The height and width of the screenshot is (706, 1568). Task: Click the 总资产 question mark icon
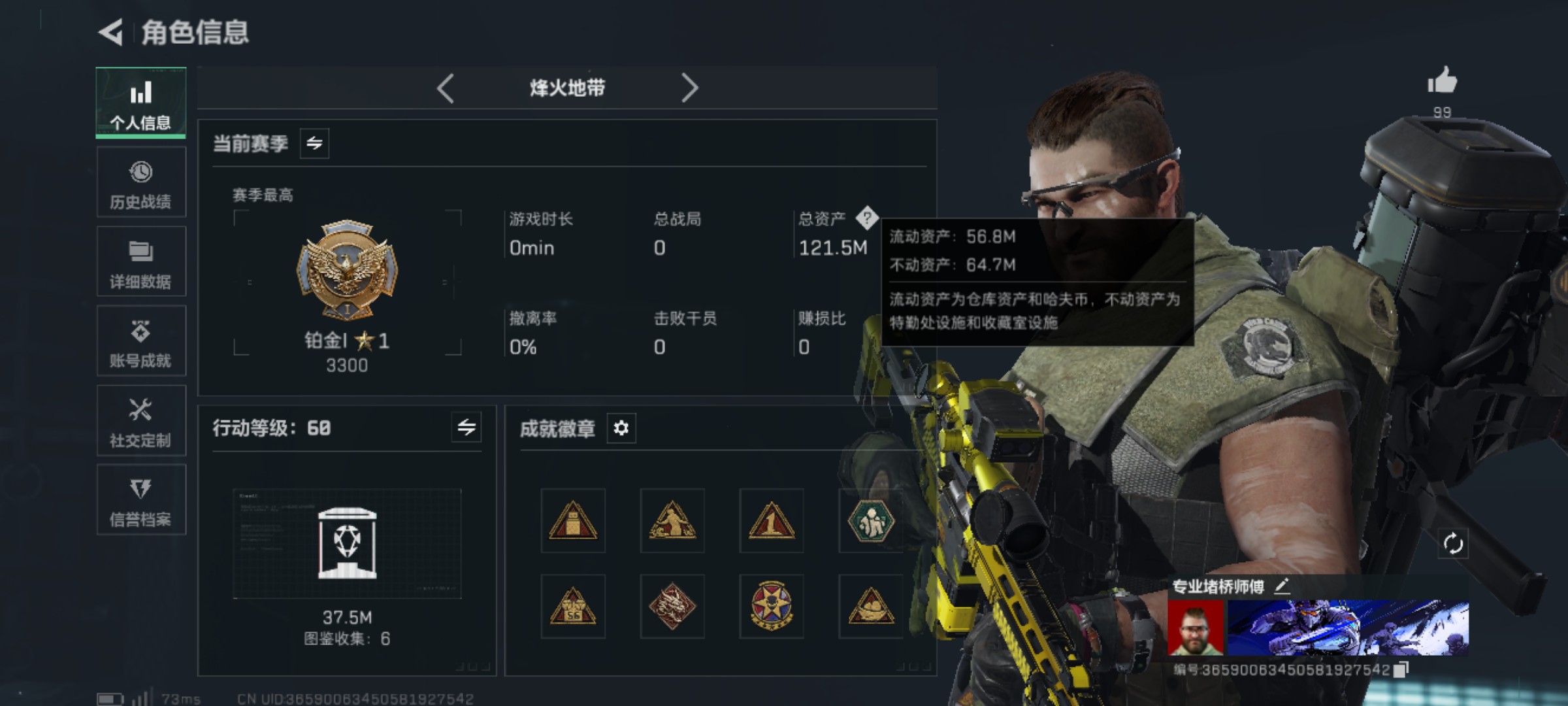click(867, 218)
